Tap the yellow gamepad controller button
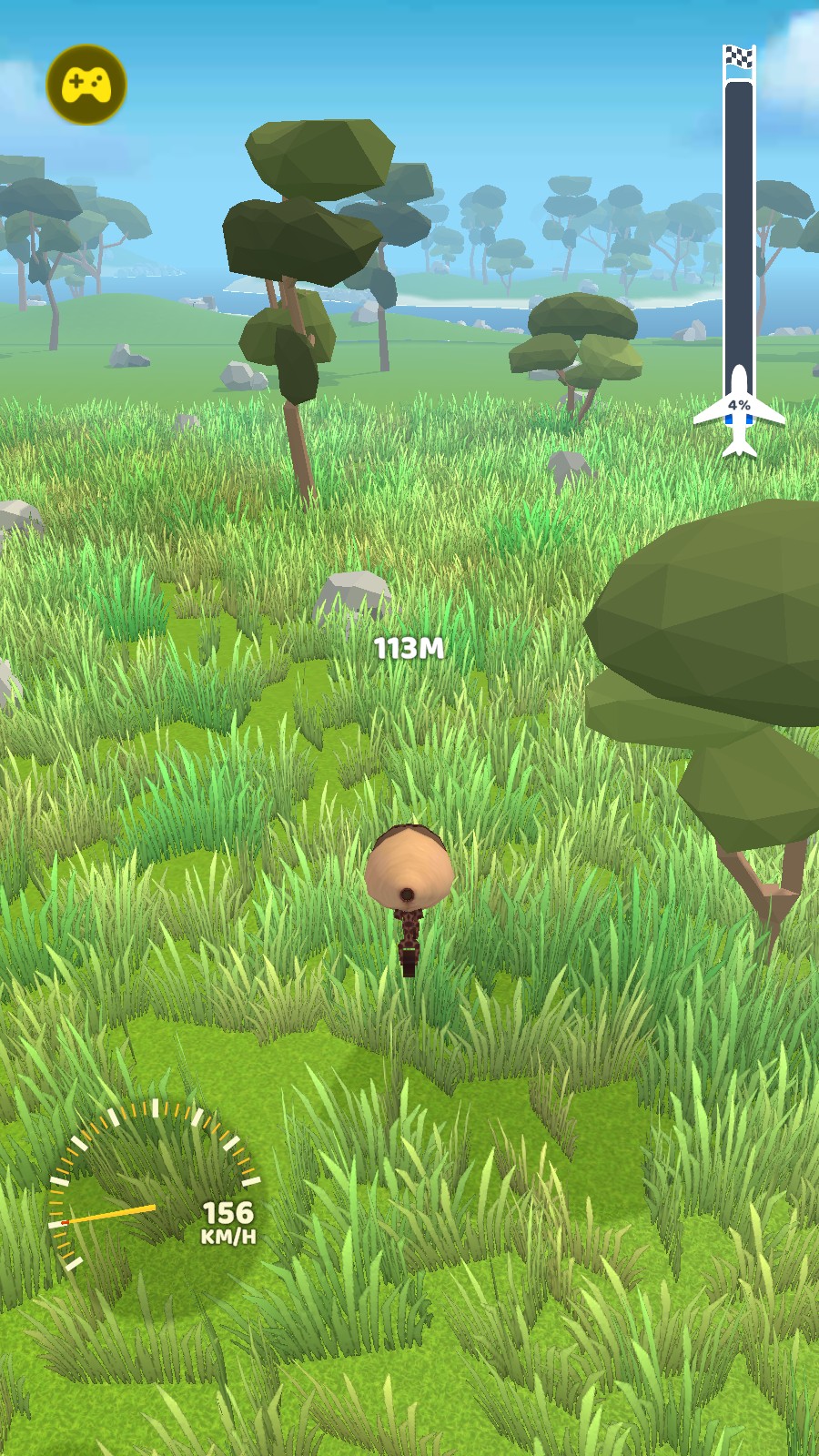The image size is (819, 1456). coord(86,85)
